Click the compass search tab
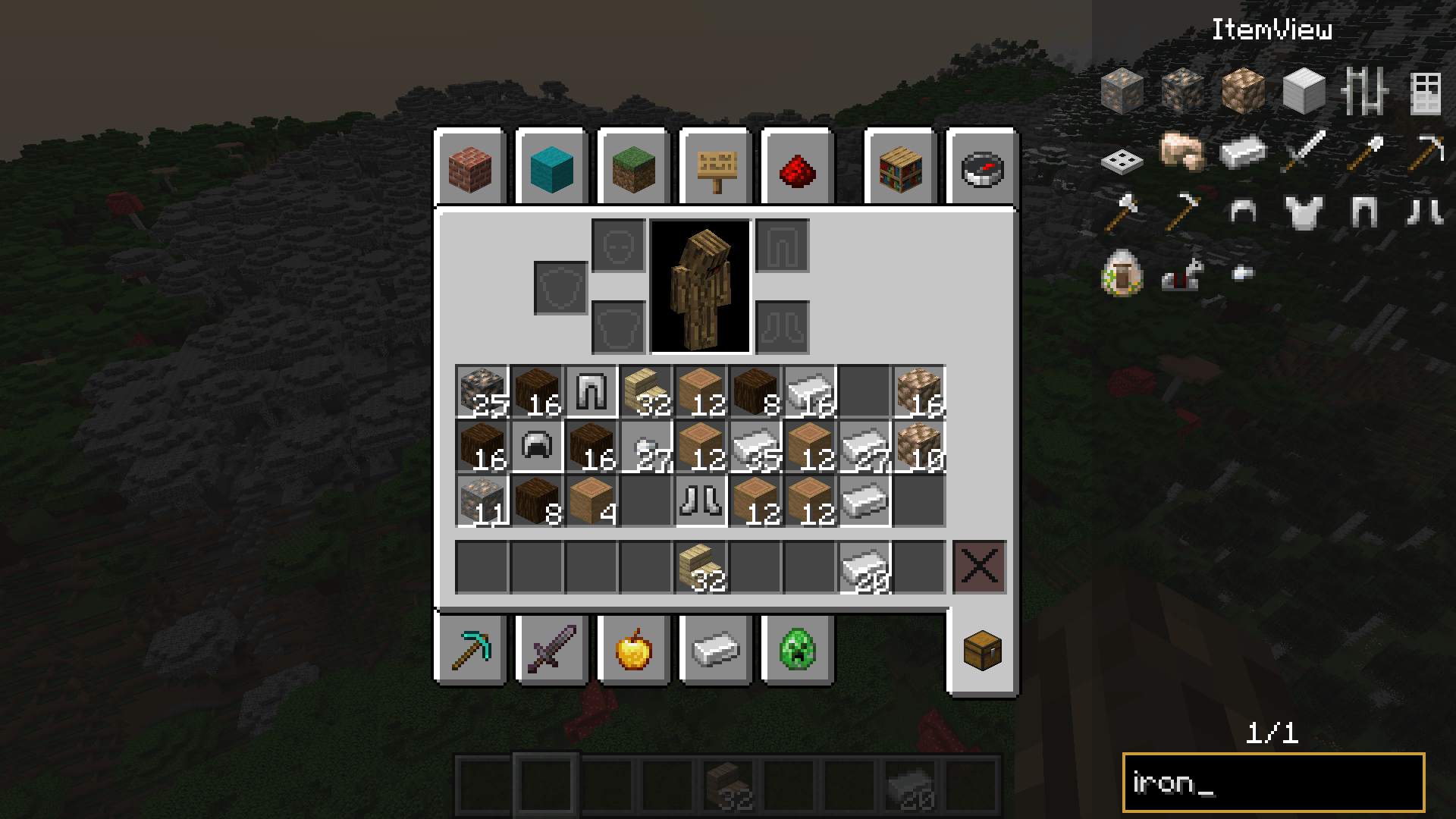Image resolution: width=1456 pixels, height=819 pixels. pyautogui.click(x=981, y=170)
